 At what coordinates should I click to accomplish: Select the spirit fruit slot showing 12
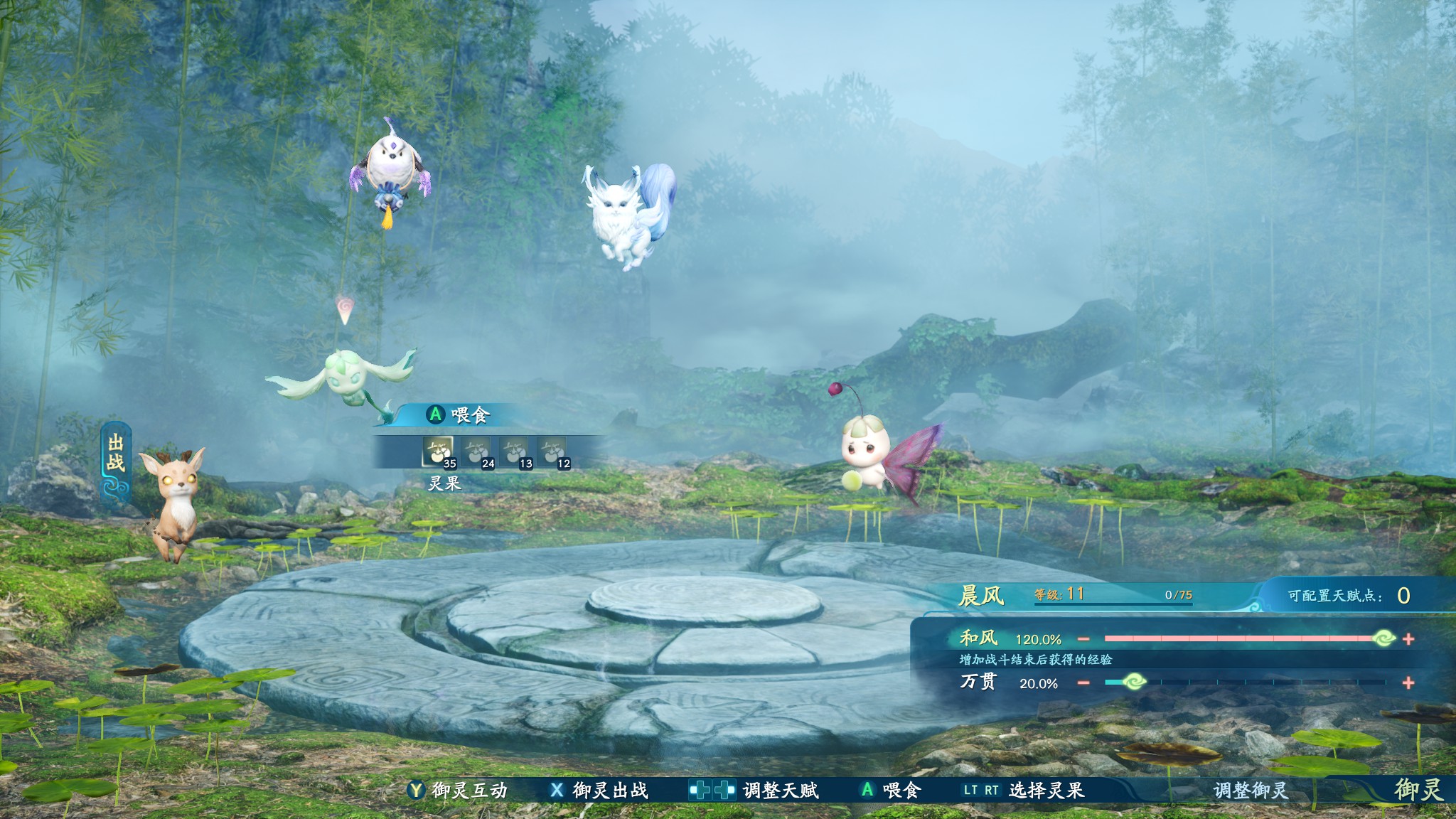pos(552,451)
